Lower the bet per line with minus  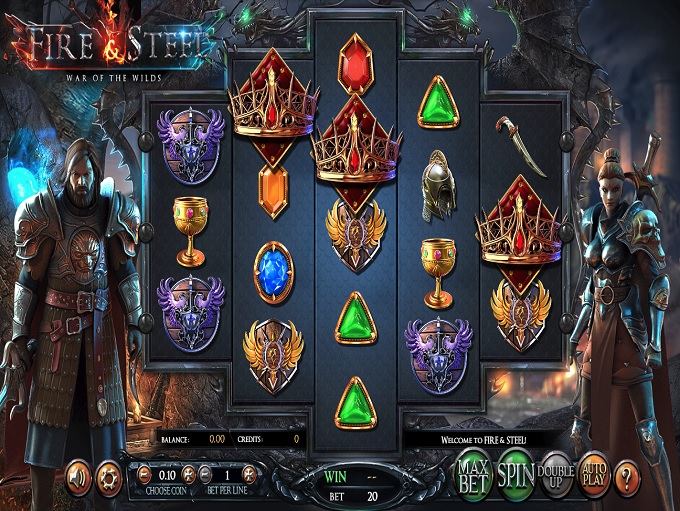click(205, 475)
